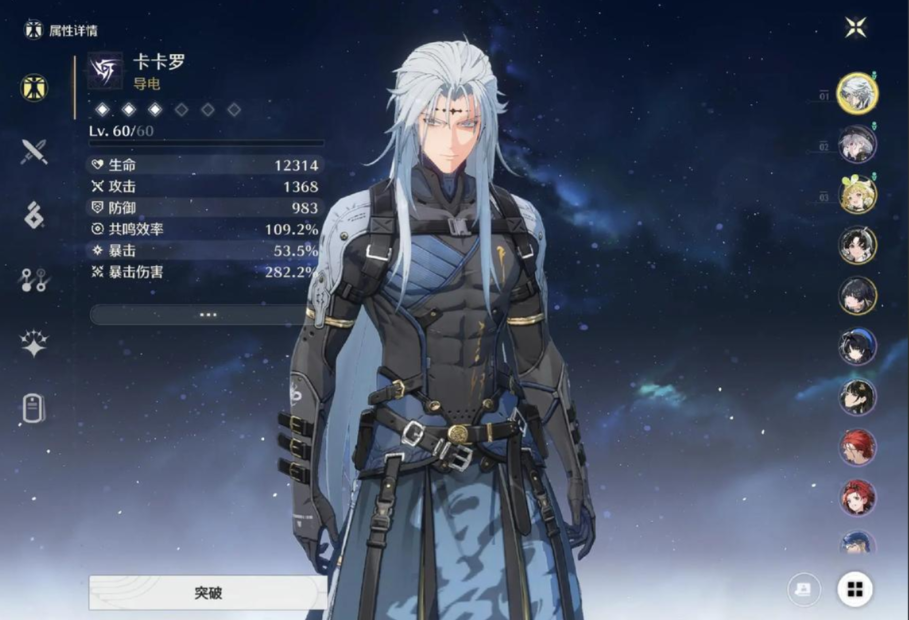The image size is (909, 620).
Task: Choose the silver-haired character in slot 02
Action: 857,144
